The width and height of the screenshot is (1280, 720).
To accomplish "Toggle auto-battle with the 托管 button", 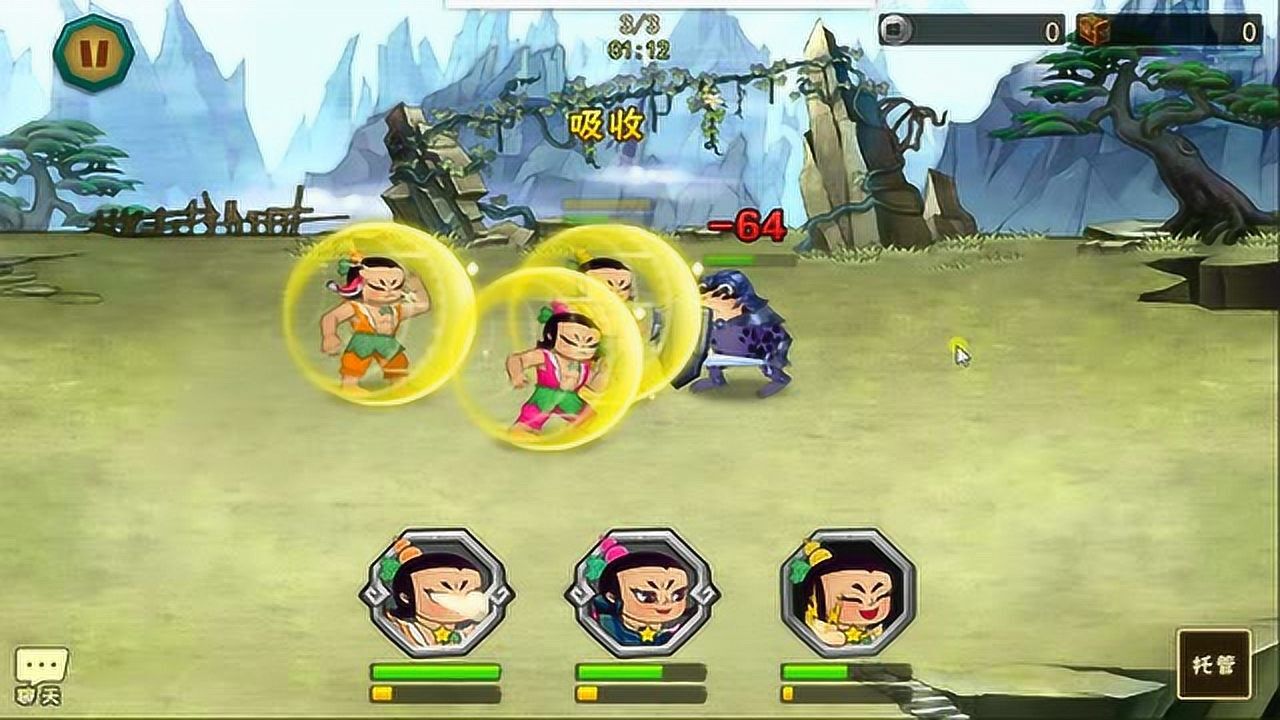I will (1213, 664).
